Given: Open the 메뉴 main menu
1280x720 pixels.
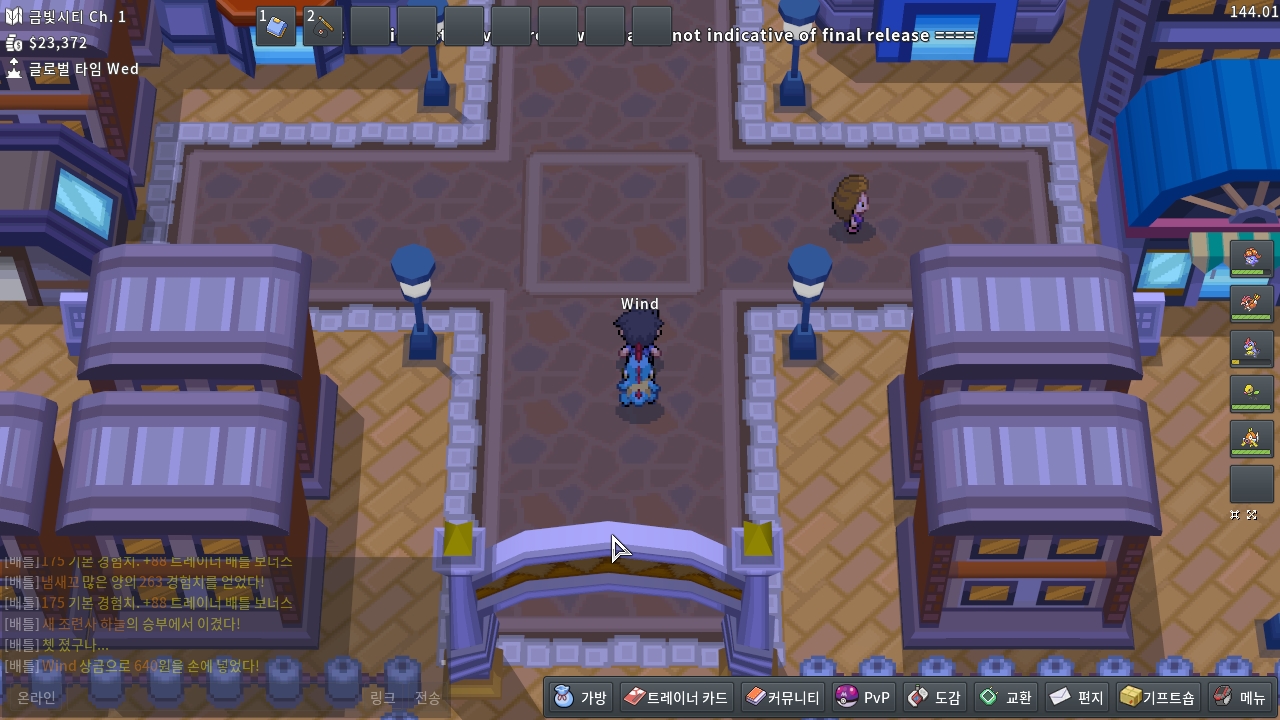Looking at the screenshot, I should [1240, 697].
